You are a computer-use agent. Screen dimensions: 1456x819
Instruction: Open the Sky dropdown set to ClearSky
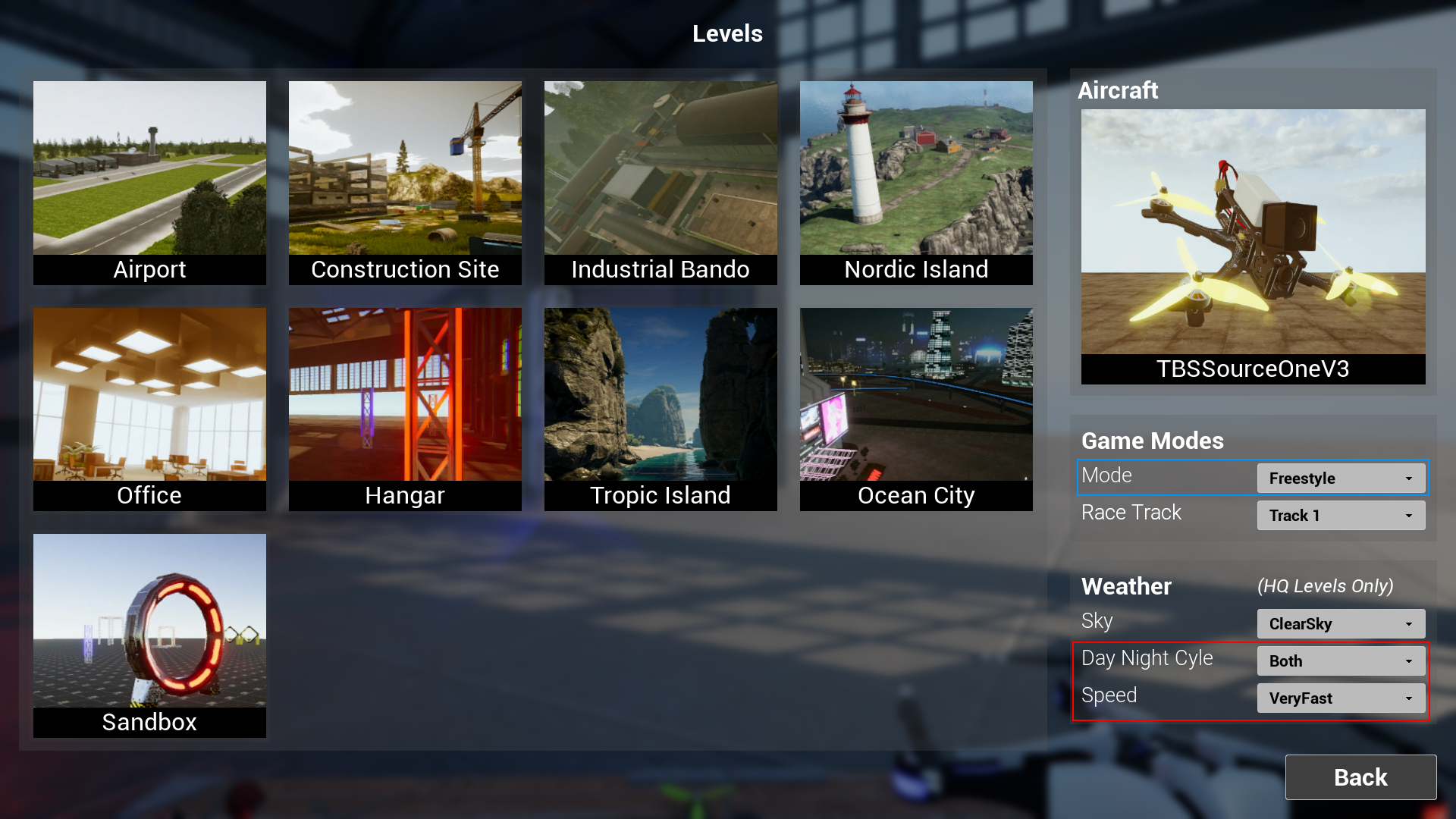1341,623
